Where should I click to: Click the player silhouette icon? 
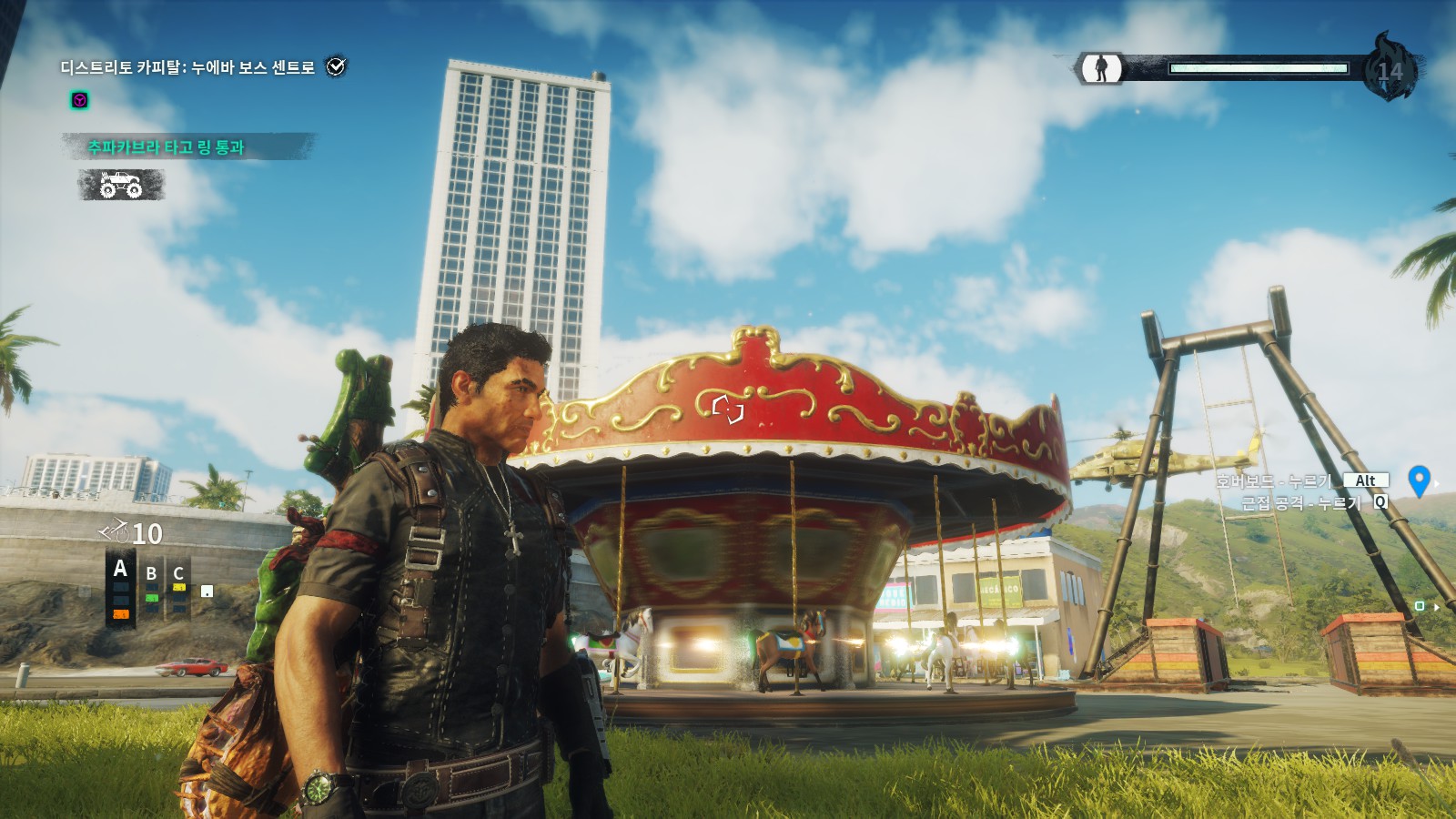1101,68
